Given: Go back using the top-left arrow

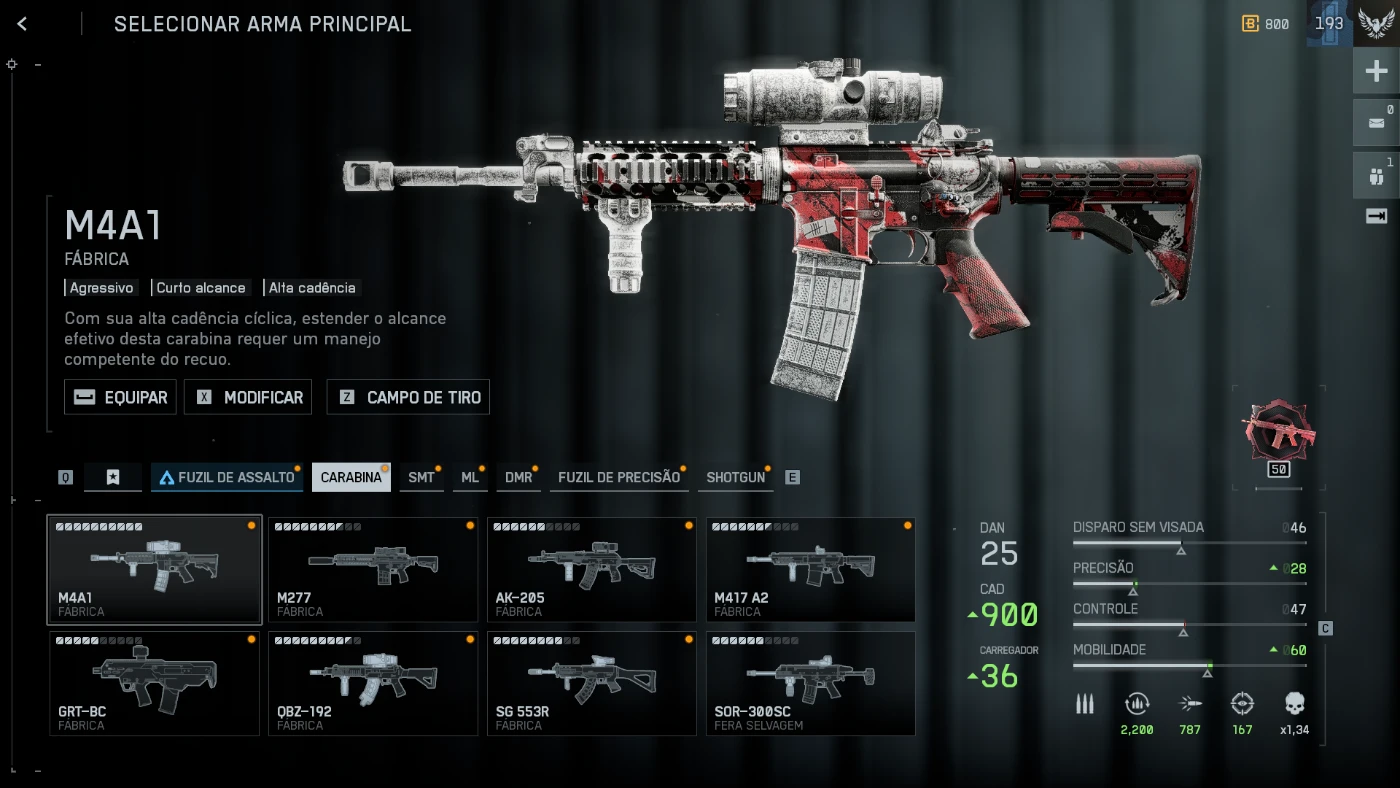Looking at the screenshot, I should click(x=22, y=24).
